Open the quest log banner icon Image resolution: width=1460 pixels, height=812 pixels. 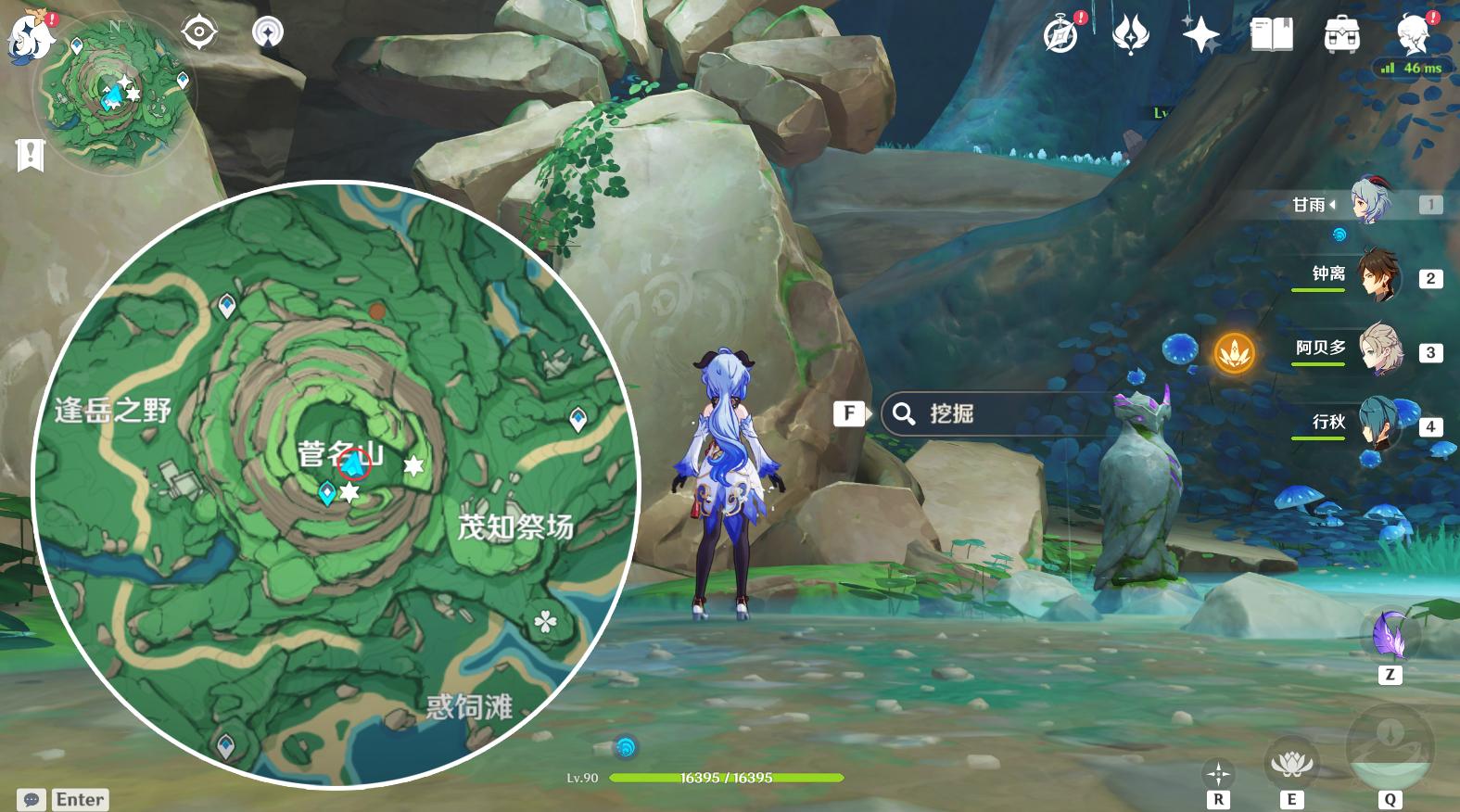coord(31,154)
